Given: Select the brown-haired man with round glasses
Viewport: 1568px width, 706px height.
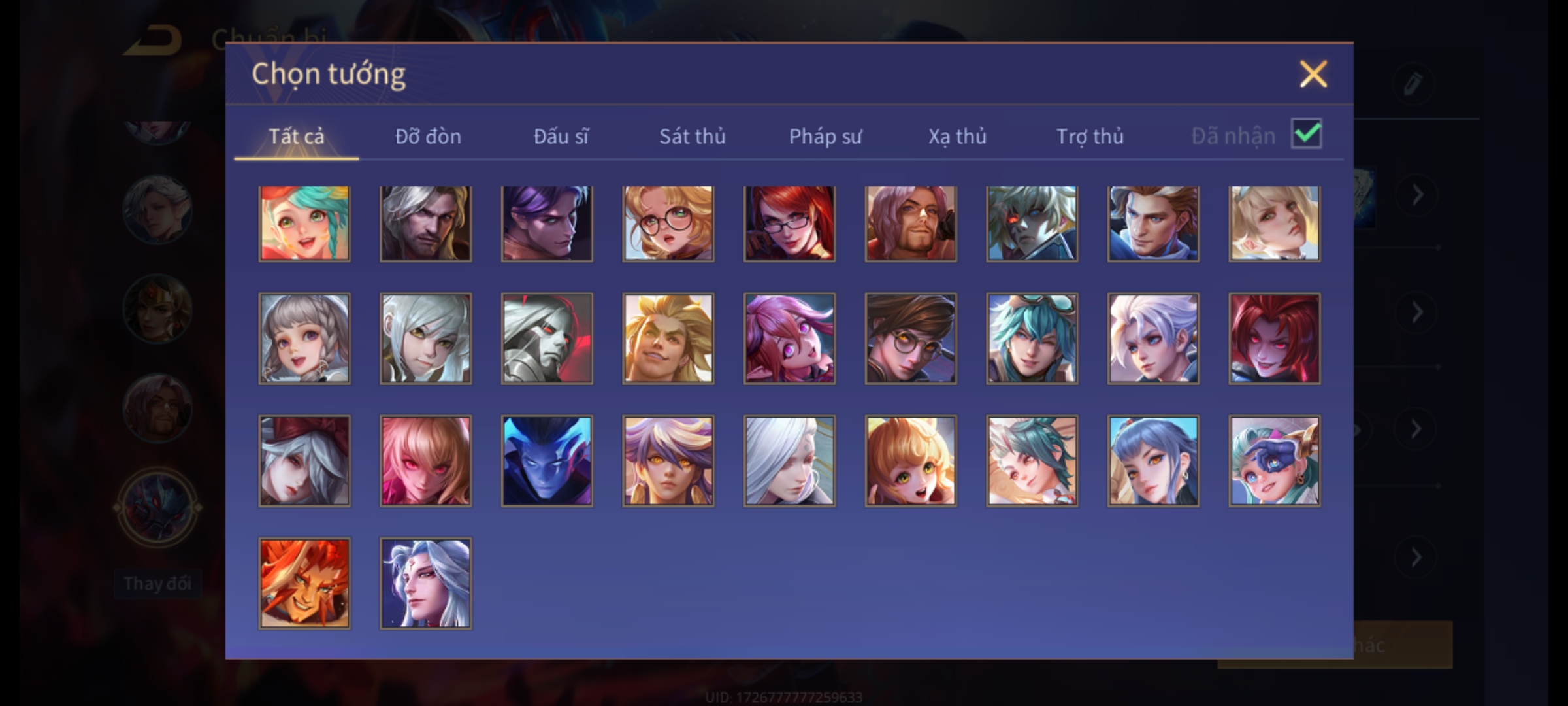Looking at the screenshot, I should click(911, 338).
